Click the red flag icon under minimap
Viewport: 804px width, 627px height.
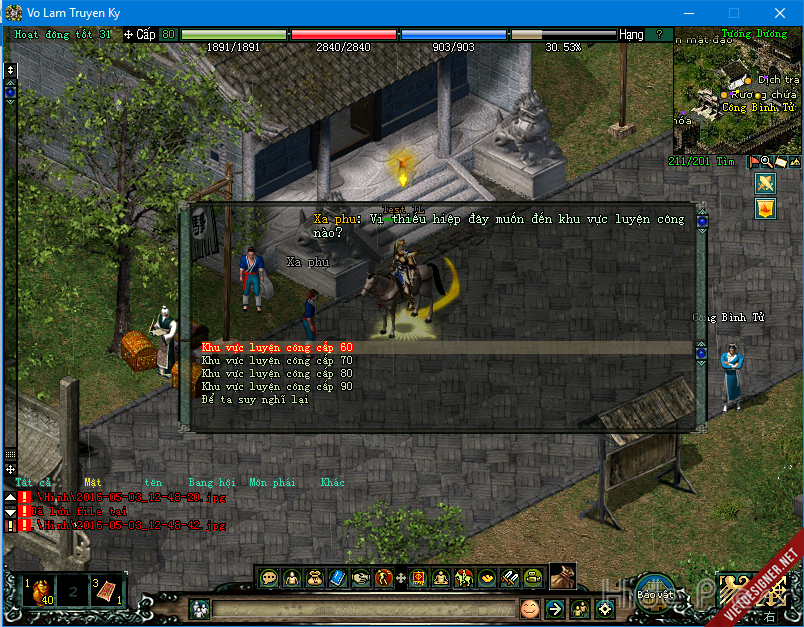pyautogui.click(x=753, y=161)
